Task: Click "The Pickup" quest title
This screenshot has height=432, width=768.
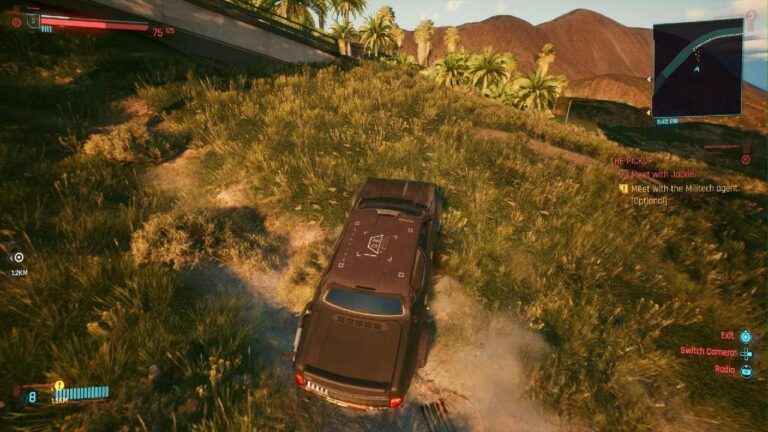Action: [632, 160]
